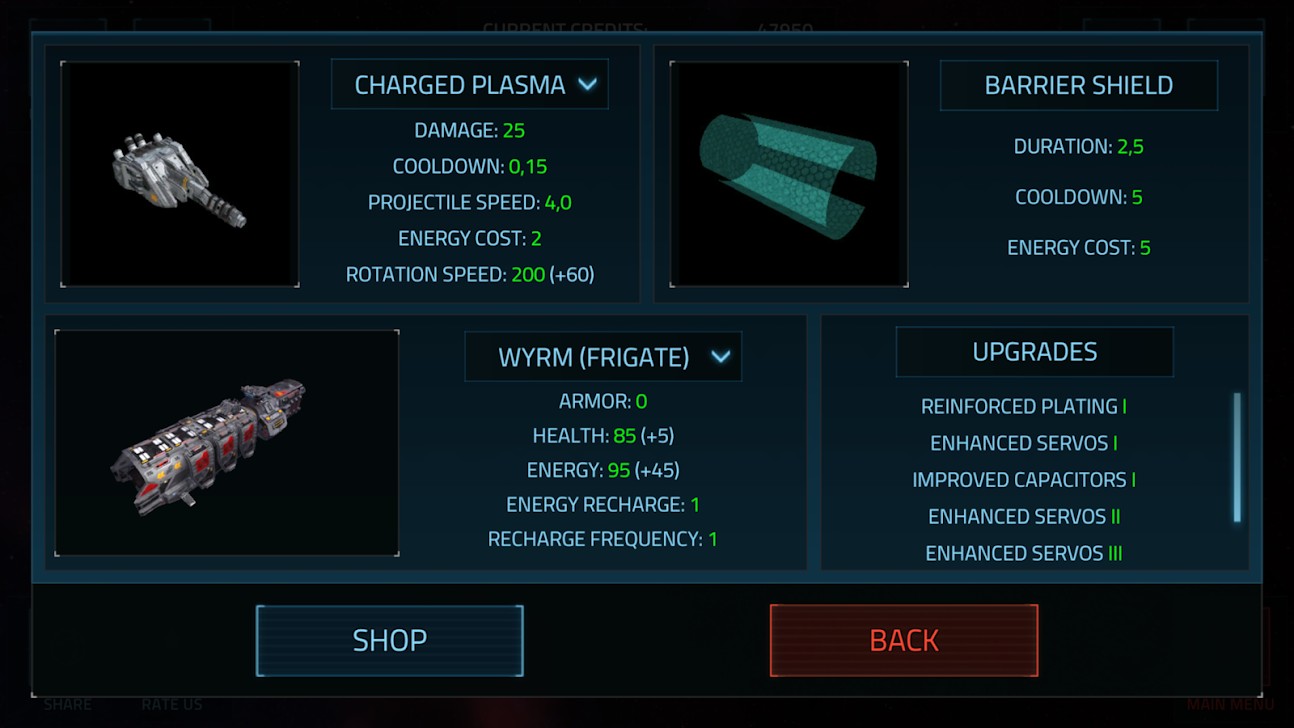Click the Upgrades header
Image resolution: width=1294 pixels, height=728 pixels.
[1034, 352]
